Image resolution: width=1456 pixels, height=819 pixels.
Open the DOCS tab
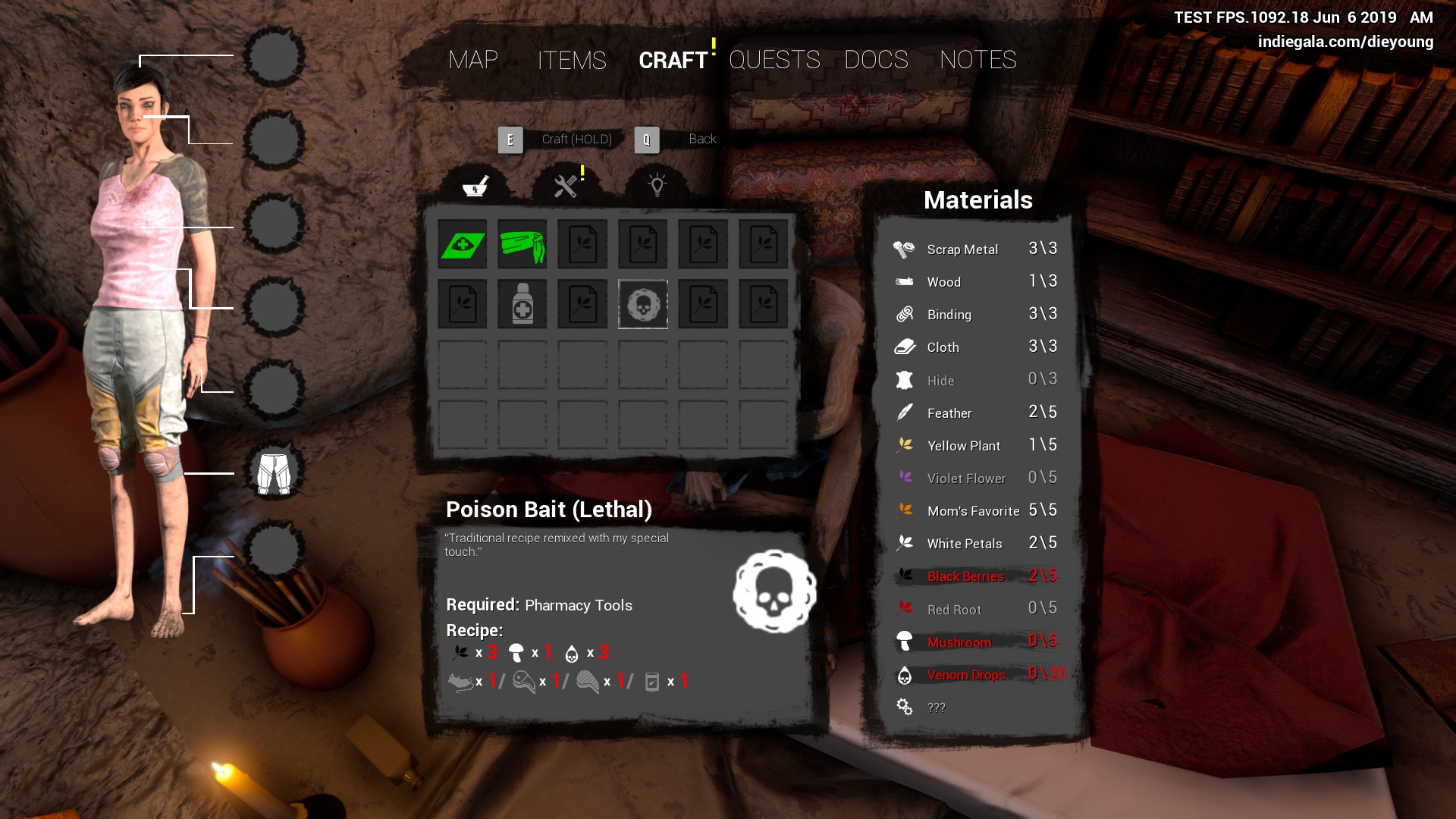[876, 60]
